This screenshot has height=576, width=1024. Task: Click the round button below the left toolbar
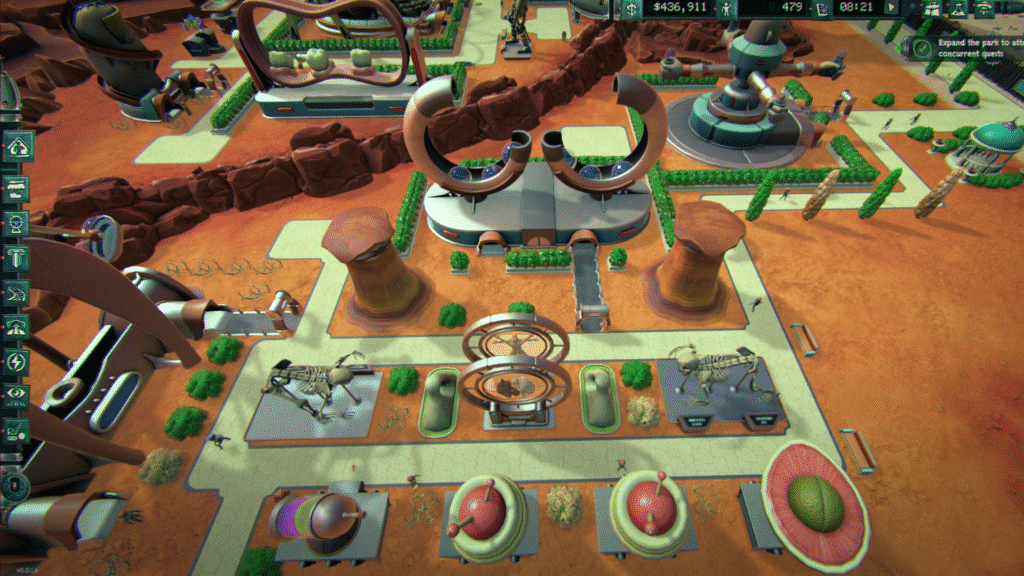[x=15, y=487]
